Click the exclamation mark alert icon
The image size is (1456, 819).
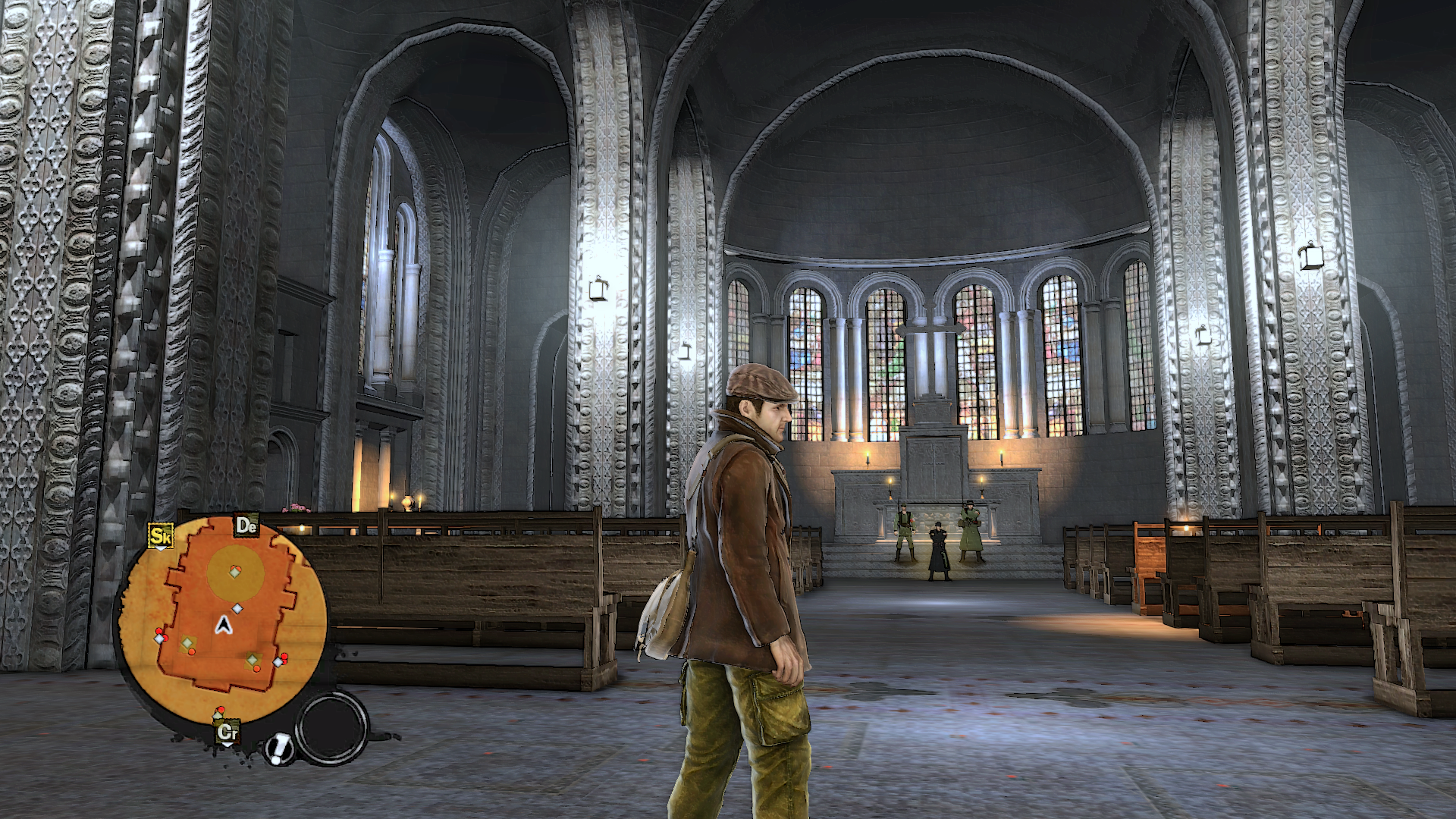[x=280, y=748]
